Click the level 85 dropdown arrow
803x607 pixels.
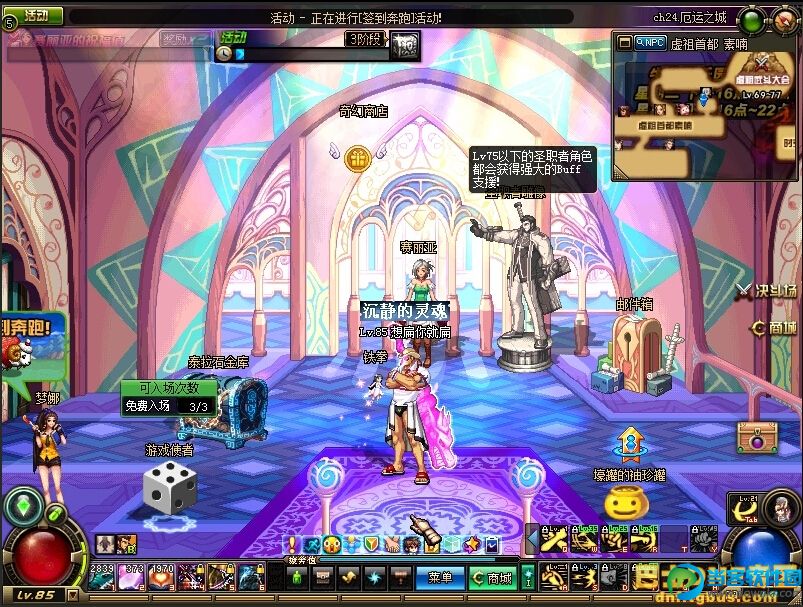pyautogui.click(x=72, y=595)
